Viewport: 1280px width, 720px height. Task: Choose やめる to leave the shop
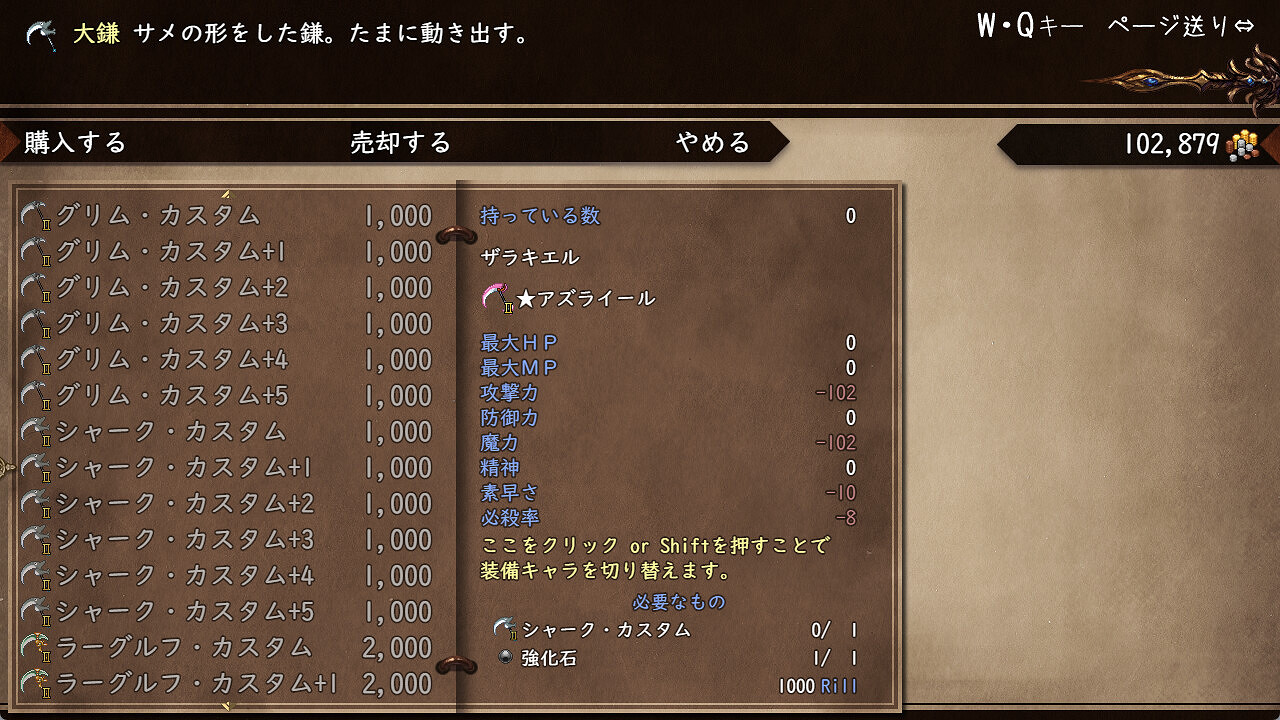click(710, 142)
